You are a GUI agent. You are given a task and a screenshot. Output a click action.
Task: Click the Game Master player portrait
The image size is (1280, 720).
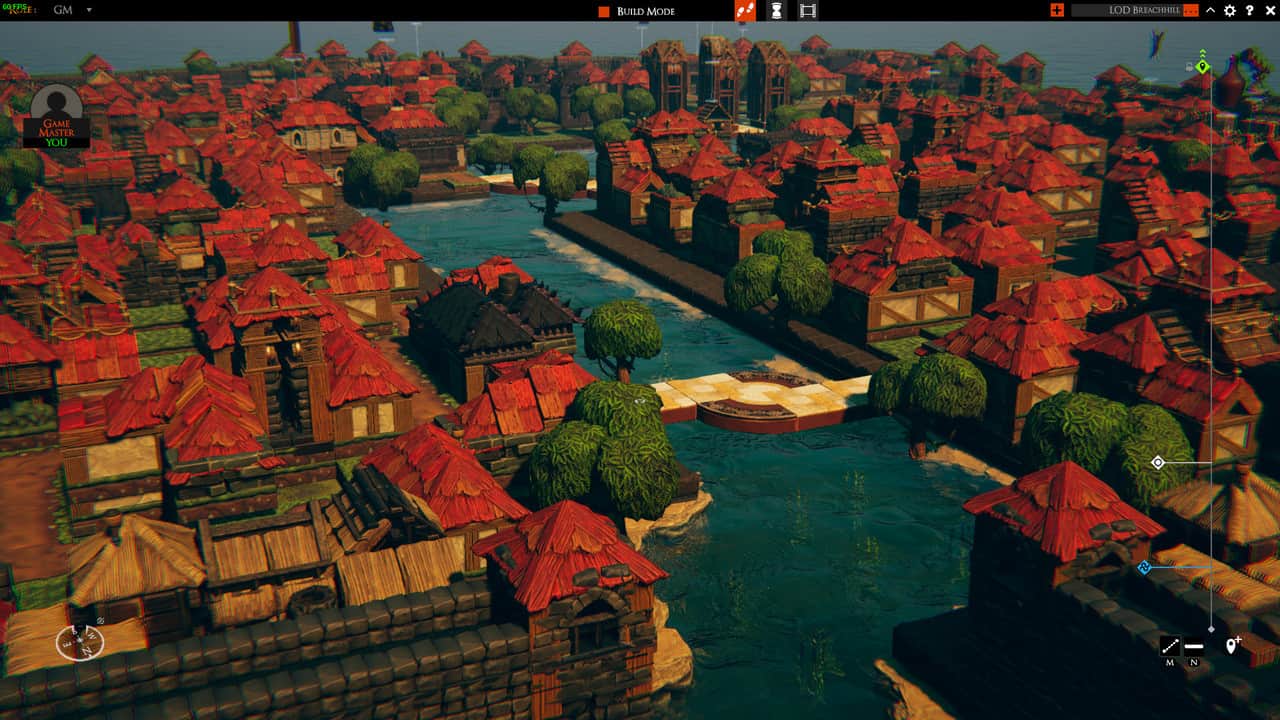pos(56,116)
